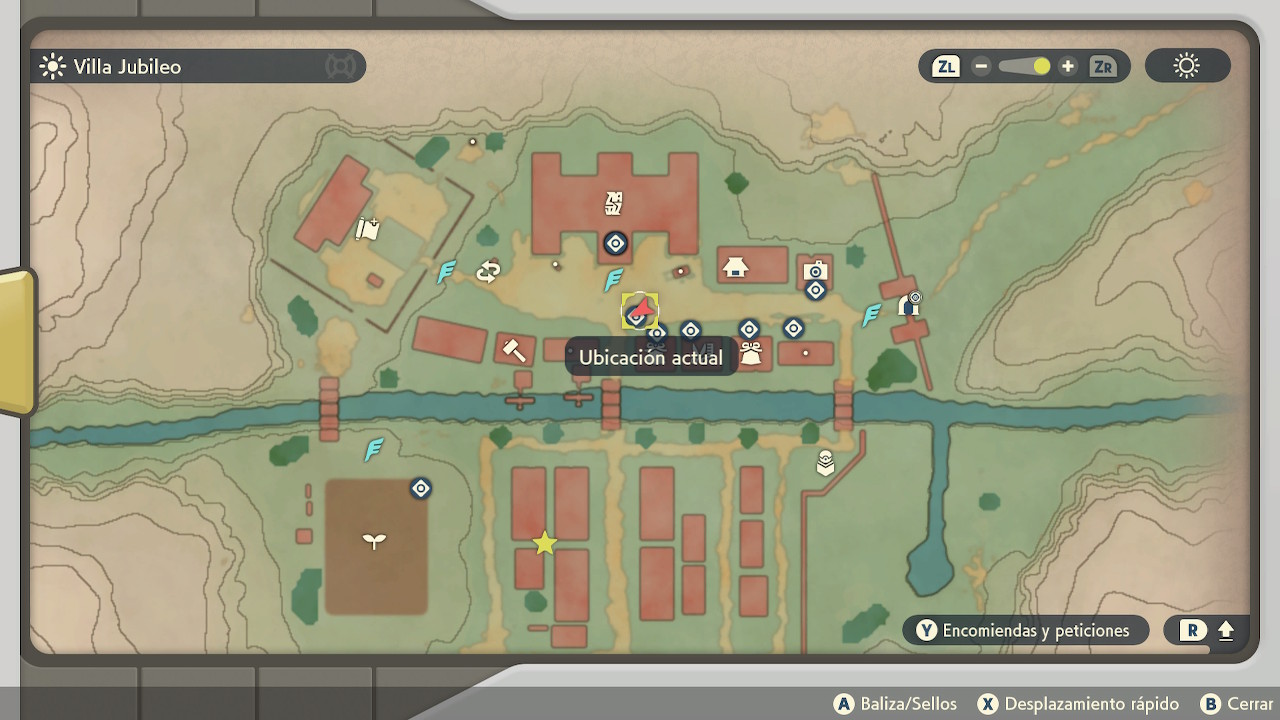Open Encomiendas y peticiones

point(1025,630)
